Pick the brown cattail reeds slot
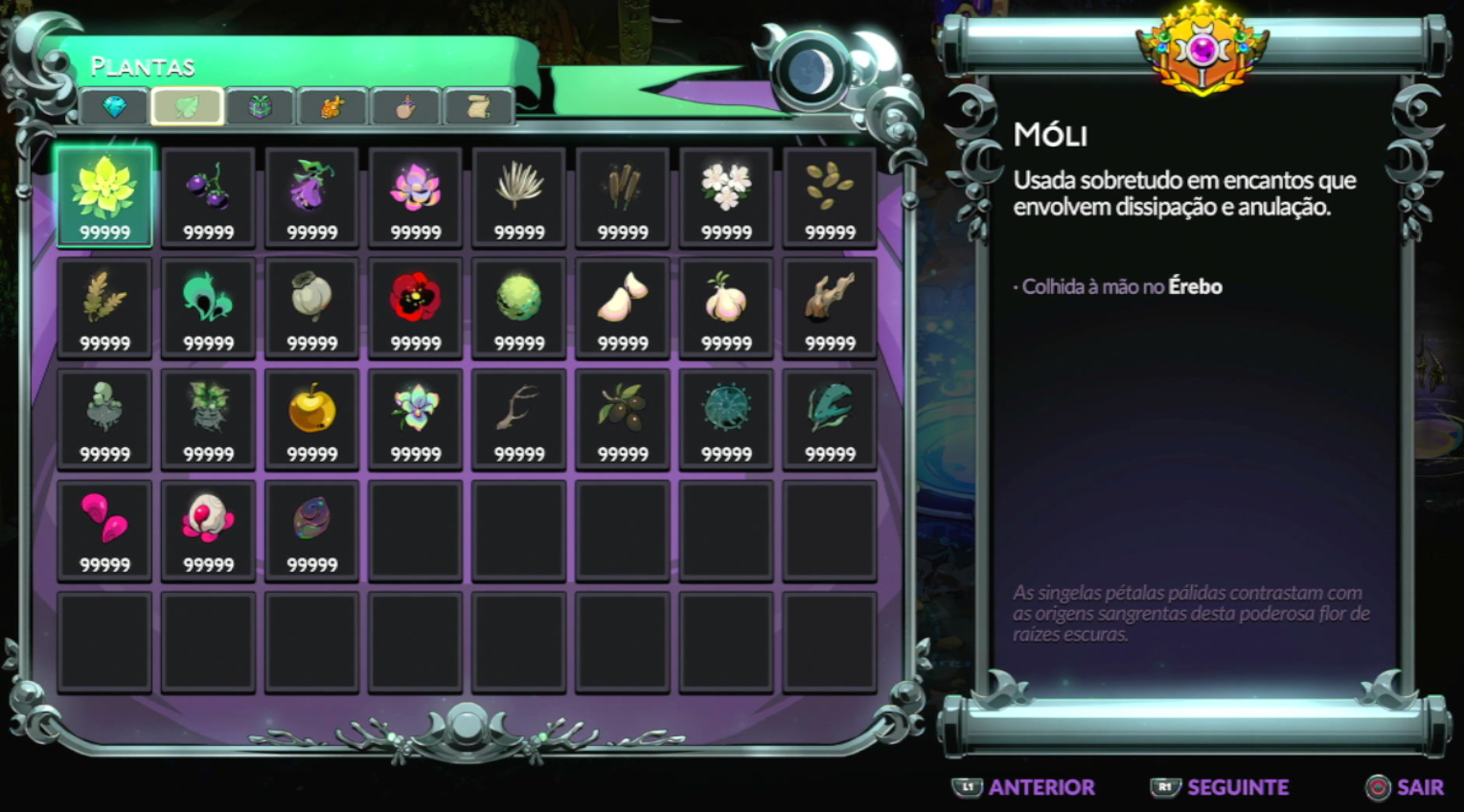This screenshot has width=1464, height=812. [x=623, y=197]
